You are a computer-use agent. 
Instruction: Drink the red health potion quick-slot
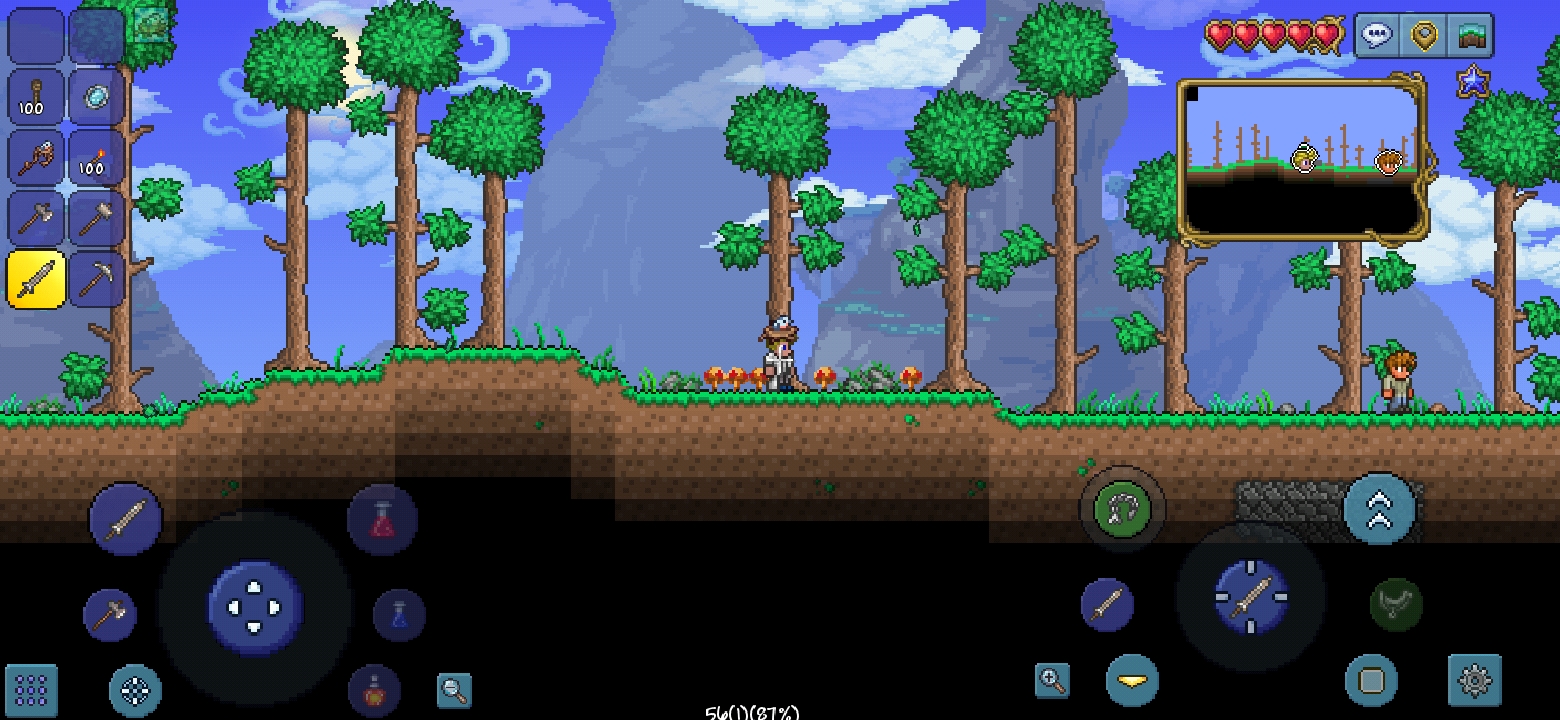pyautogui.click(x=383, y=520)
